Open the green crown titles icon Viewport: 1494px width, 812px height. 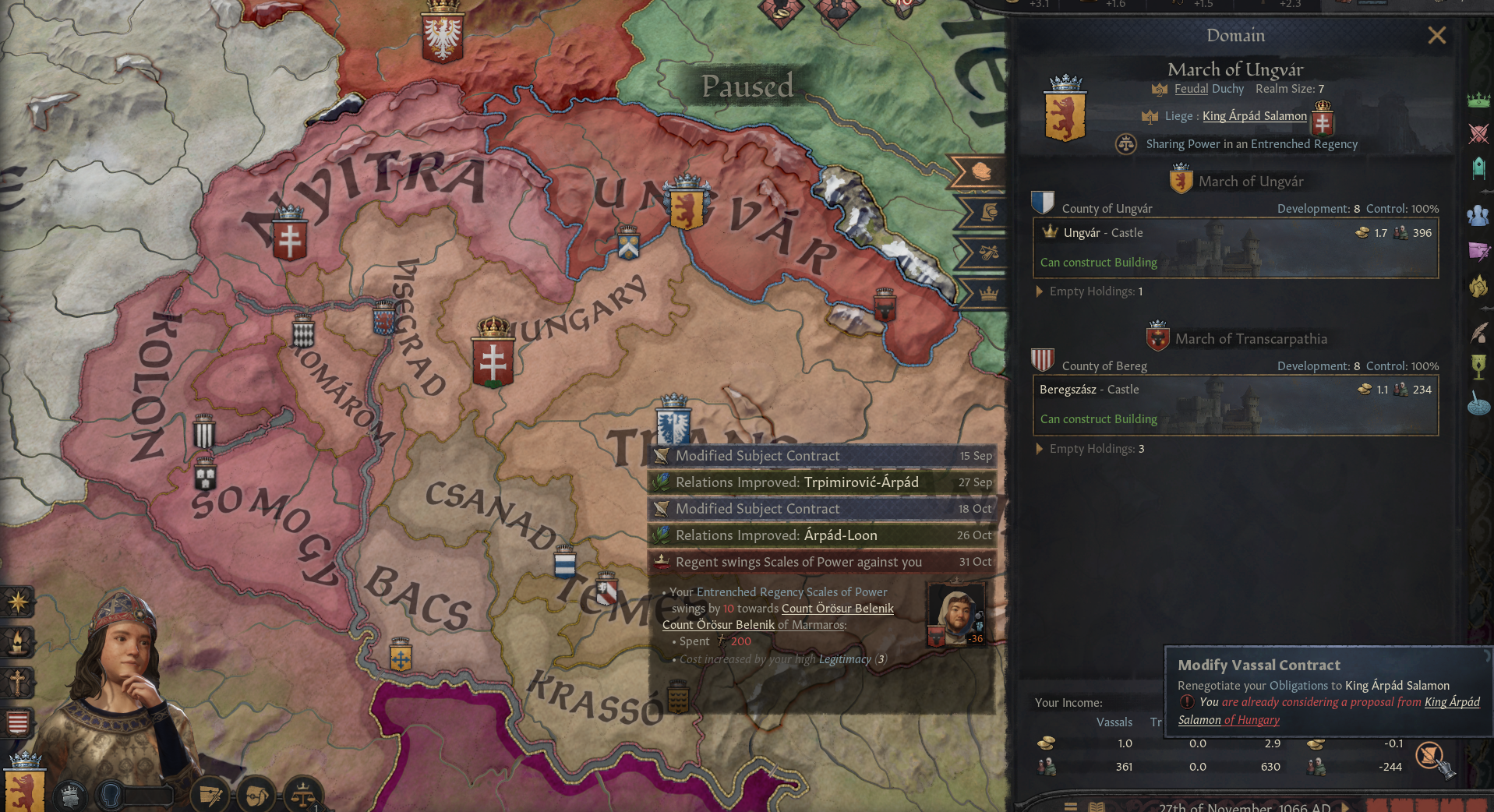click(1478, 101)
